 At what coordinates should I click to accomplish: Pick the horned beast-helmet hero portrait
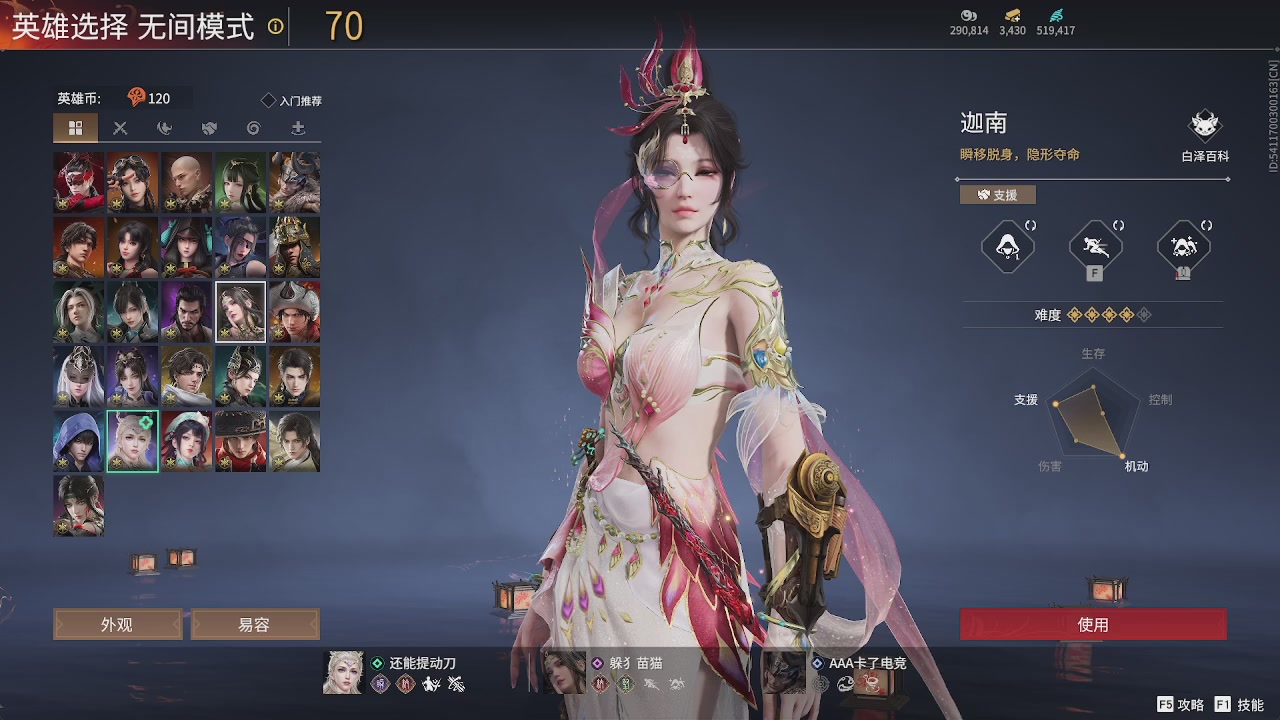click(295, 182)
